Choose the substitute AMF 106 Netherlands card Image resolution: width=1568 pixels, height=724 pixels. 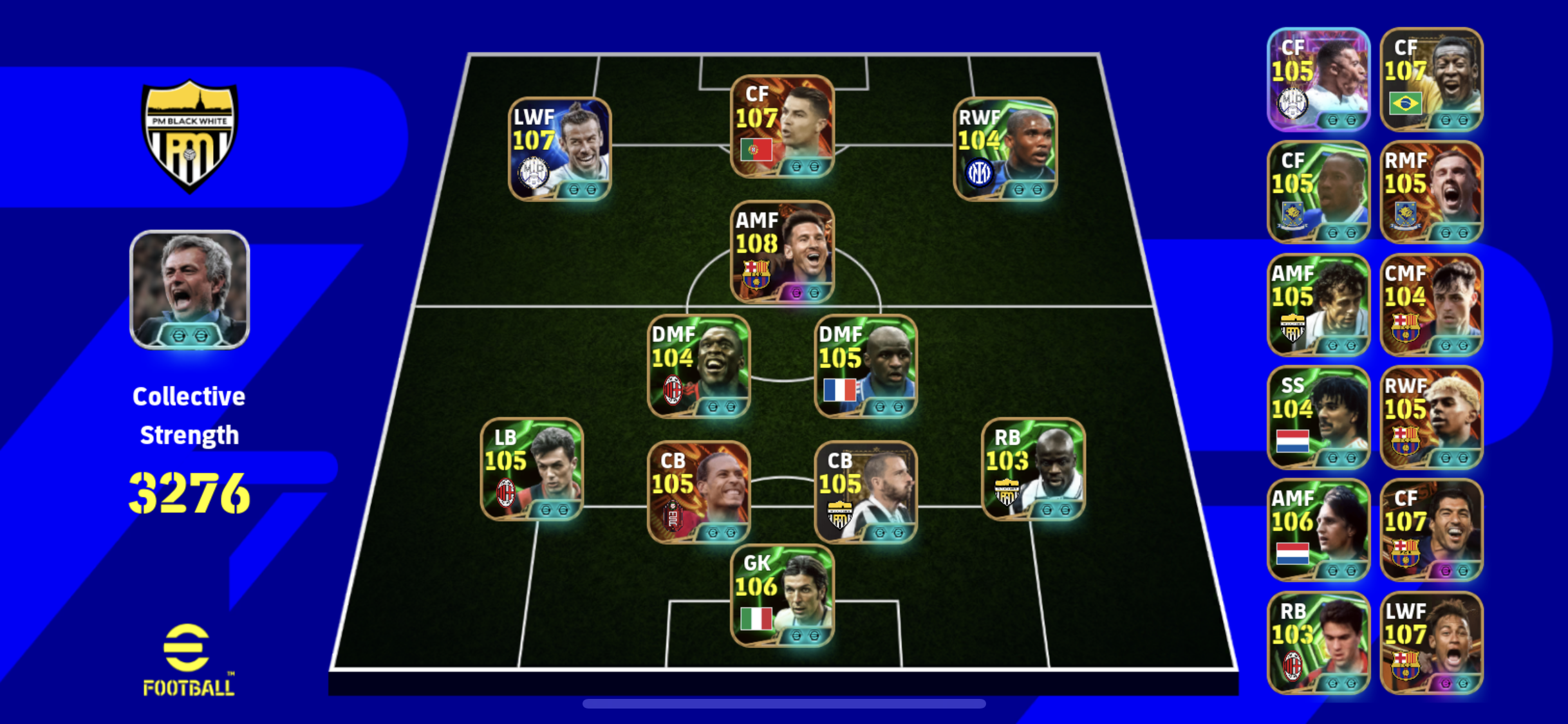[1318, 530]
